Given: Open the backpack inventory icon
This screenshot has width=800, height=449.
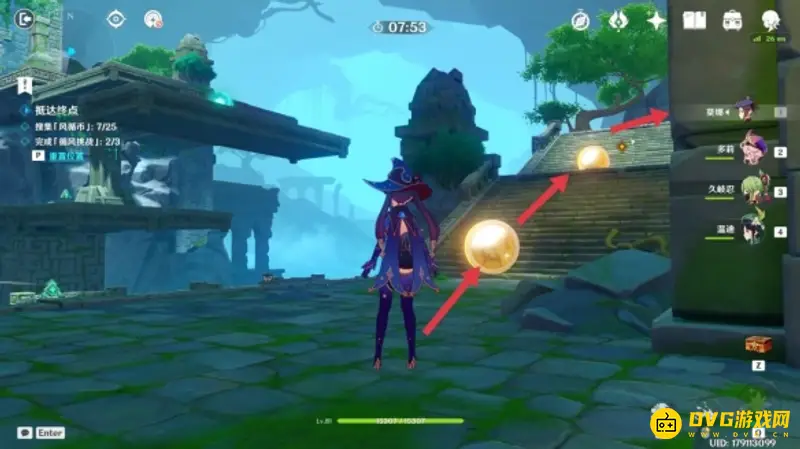Looking at the screenshot, I should 732,20.
